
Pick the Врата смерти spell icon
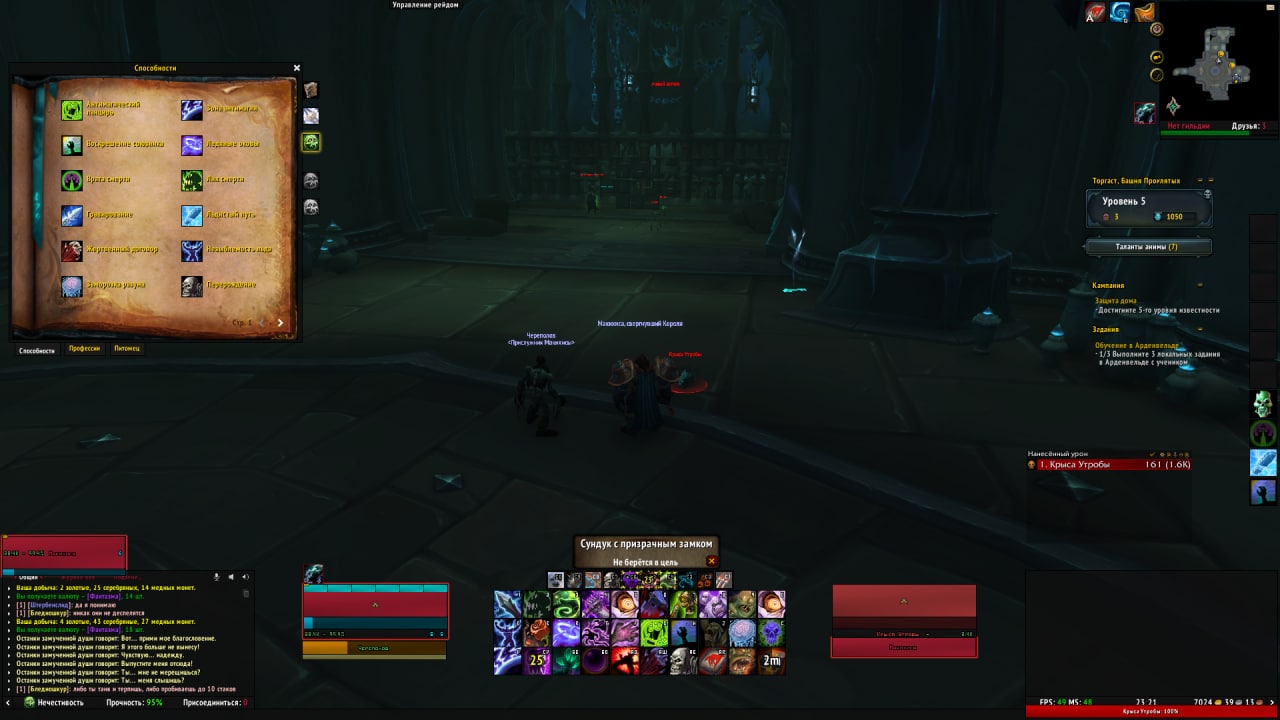(72, 181)
